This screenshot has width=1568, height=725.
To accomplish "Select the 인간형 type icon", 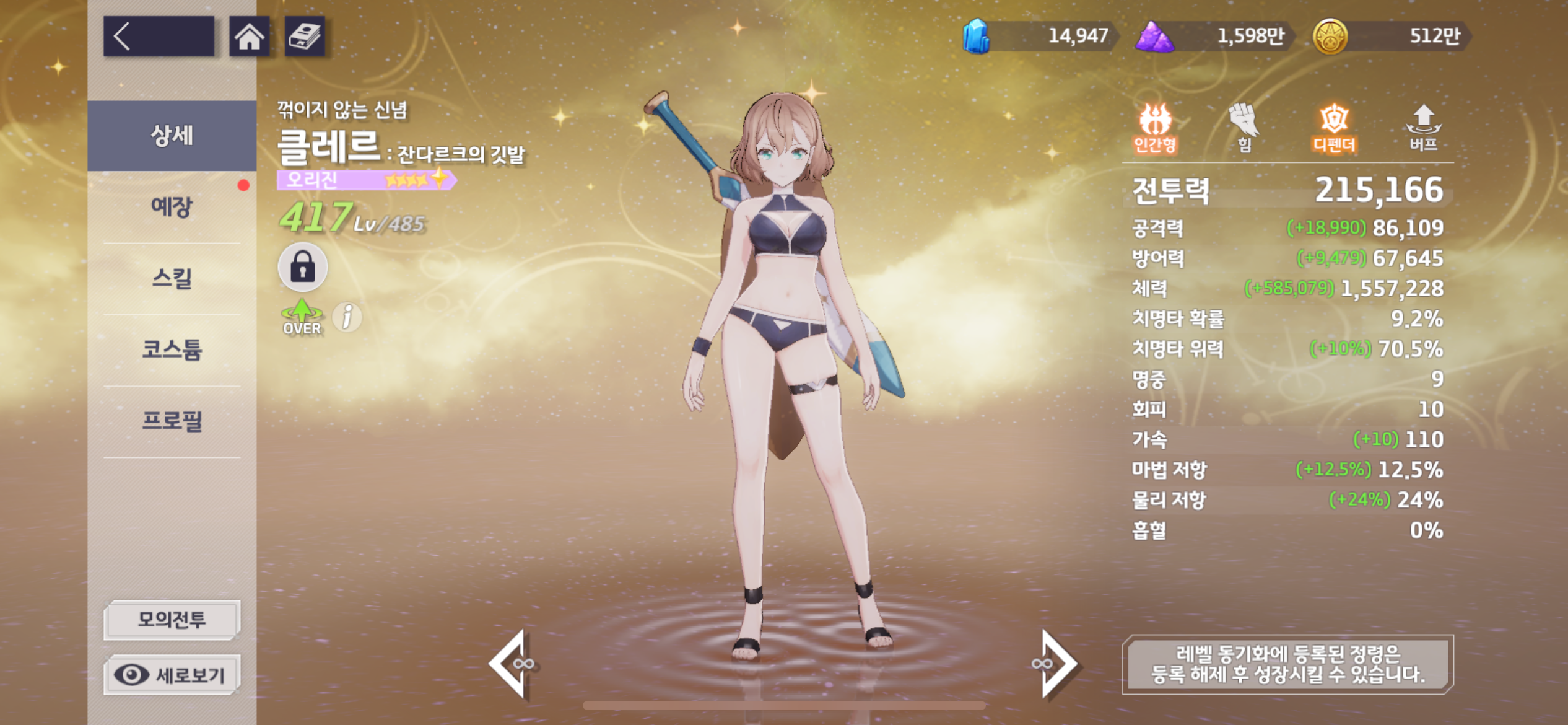I will (x=1155, y=128).
